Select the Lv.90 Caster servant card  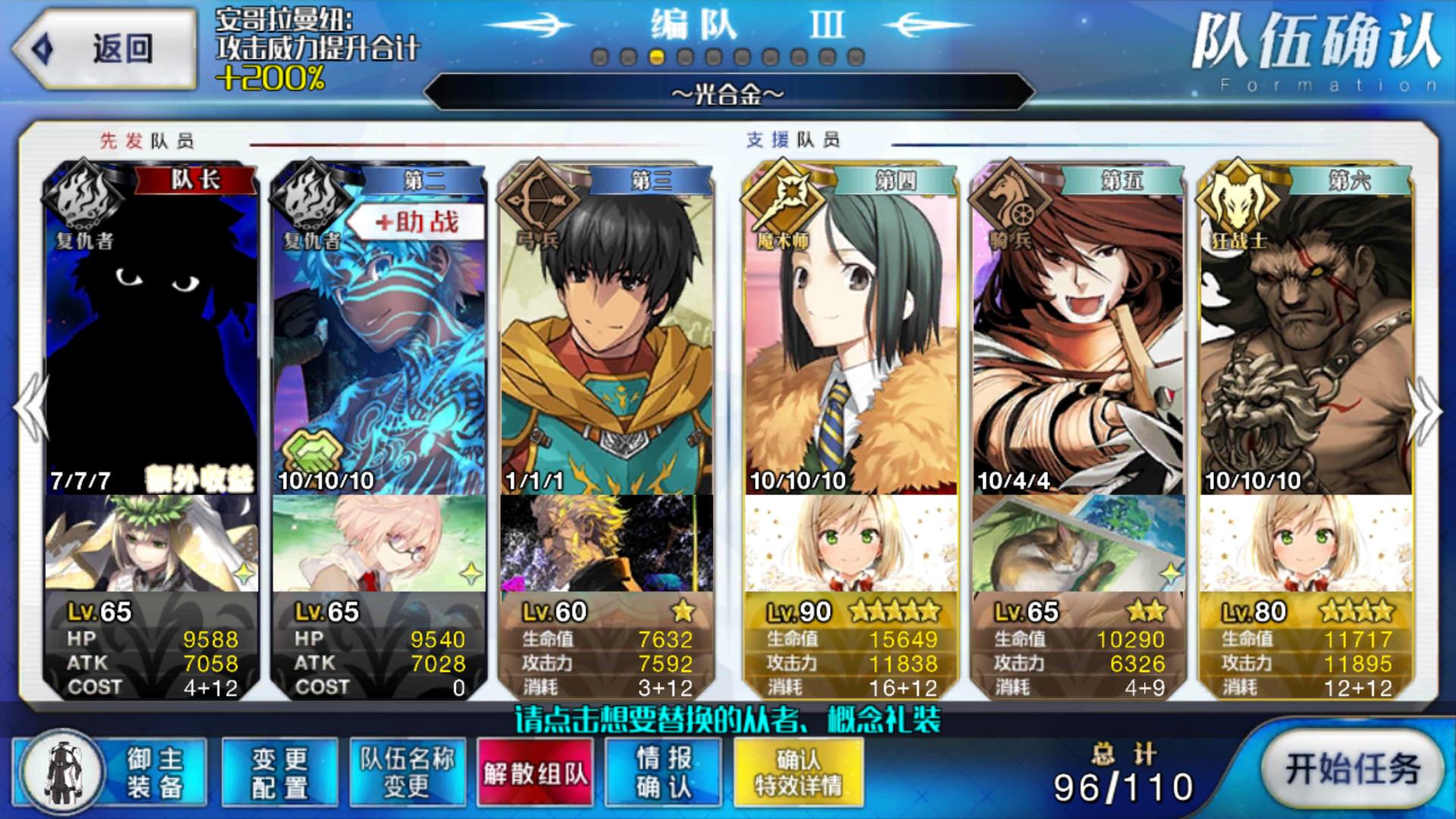851,334
